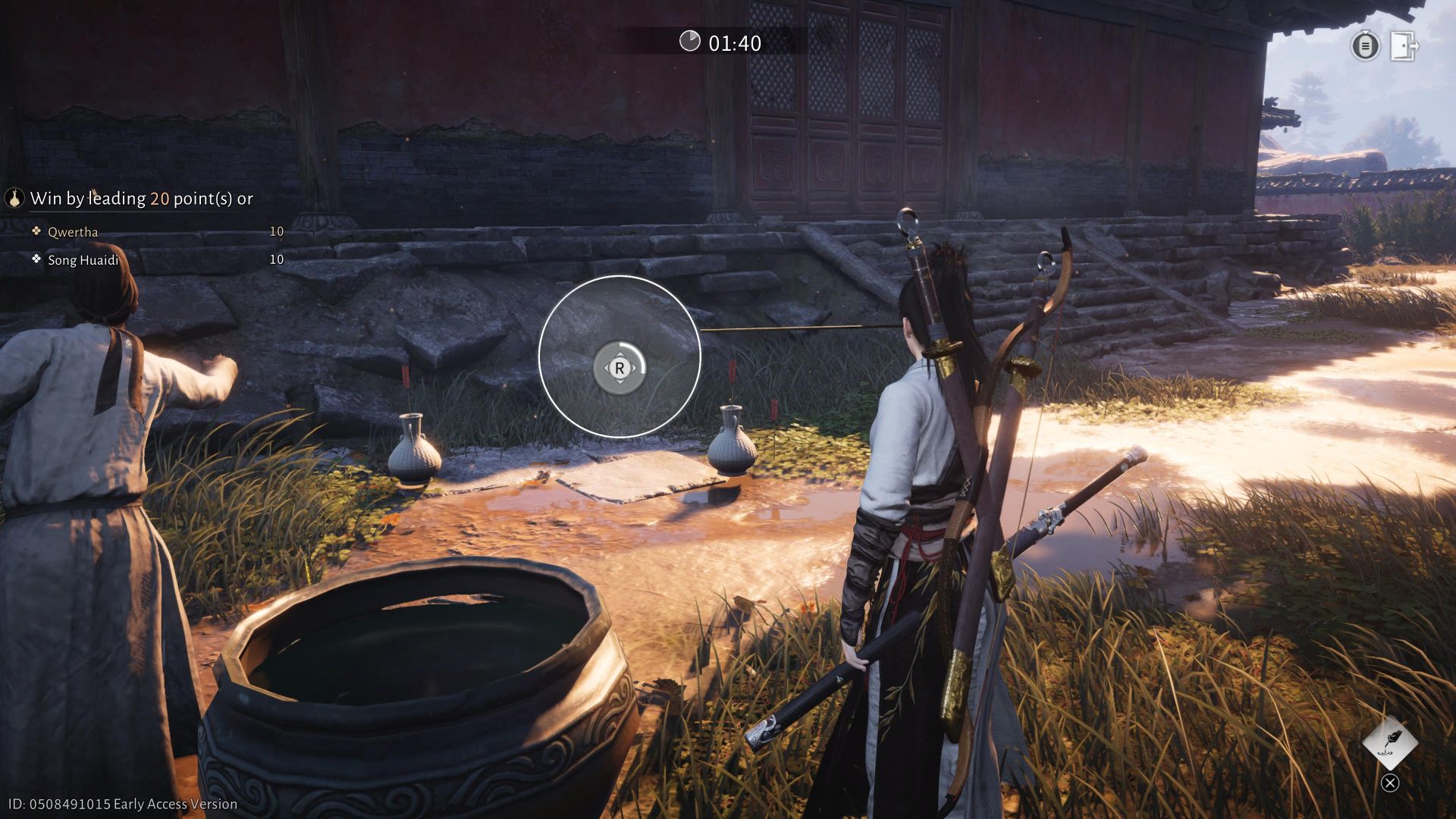Viewport: 1456px width, 819px height.
Task: Activate the diamond hand-throw action icon
Action: pyautogui.click(x=1389, y=742)
